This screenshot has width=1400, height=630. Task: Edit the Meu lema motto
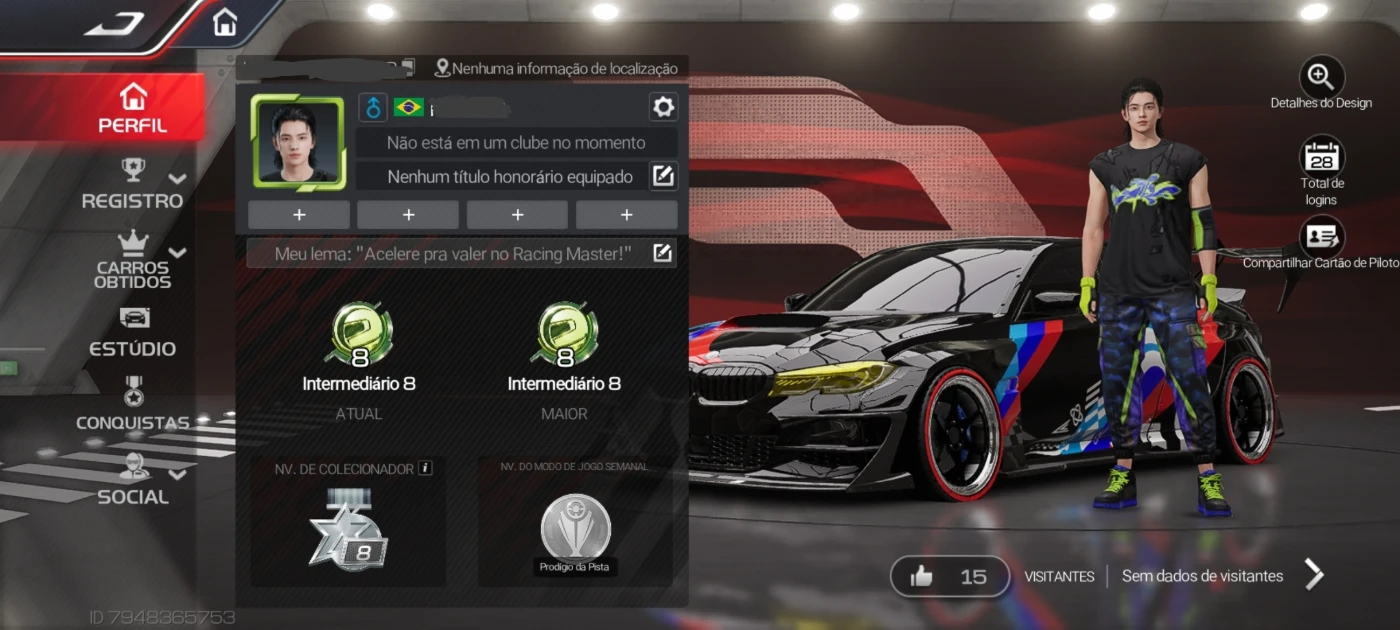click(x=662, y=253)
